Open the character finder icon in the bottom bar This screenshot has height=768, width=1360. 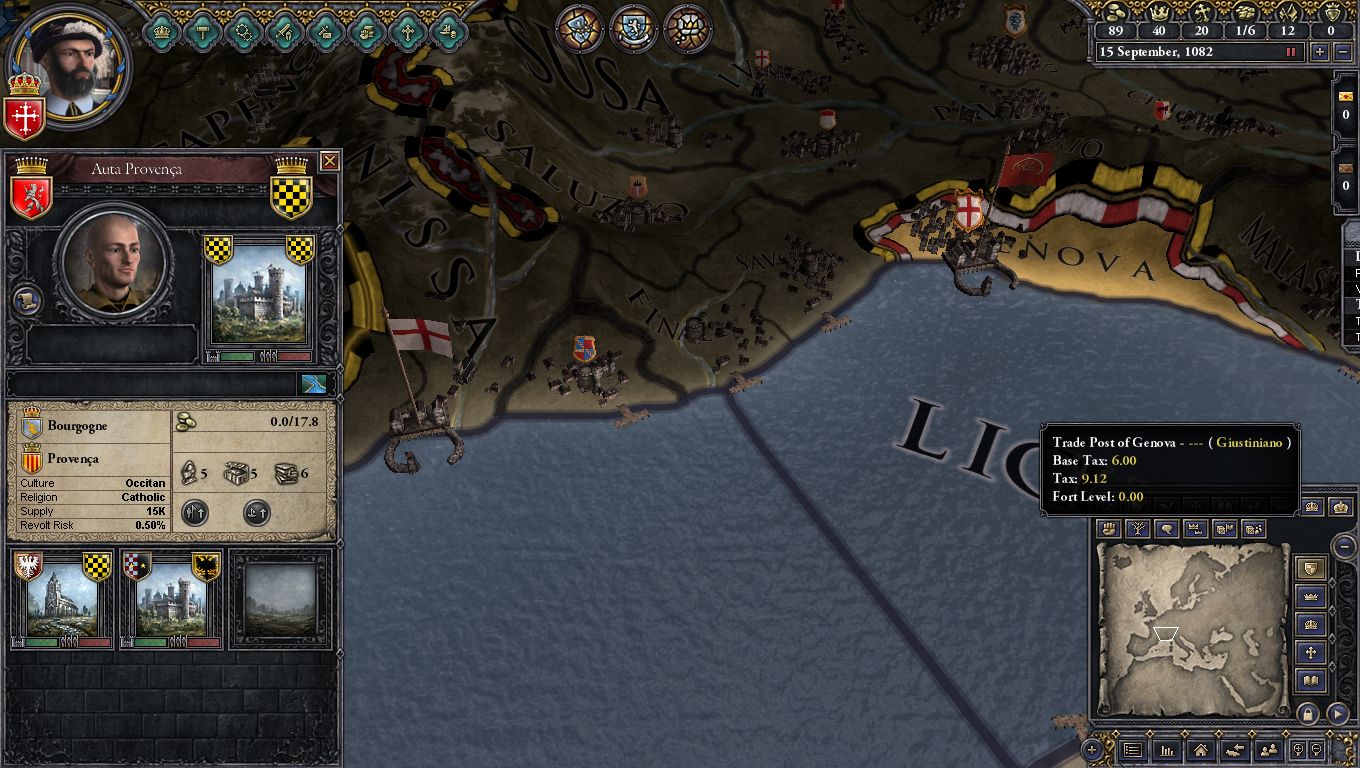tap(1269, 750)
